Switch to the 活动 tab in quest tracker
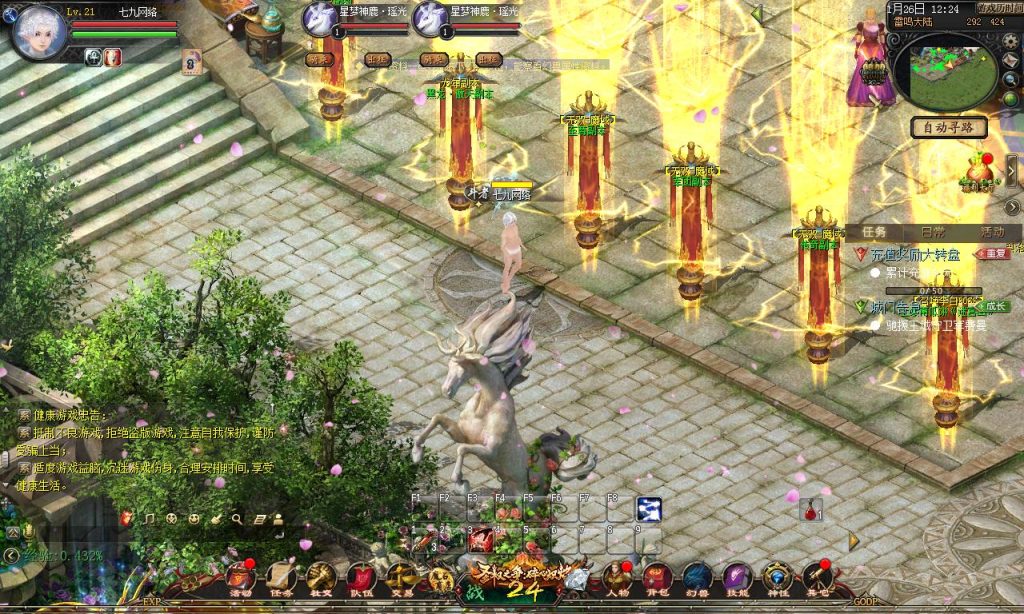This screenshot has width=1024, height=614. 992,232
